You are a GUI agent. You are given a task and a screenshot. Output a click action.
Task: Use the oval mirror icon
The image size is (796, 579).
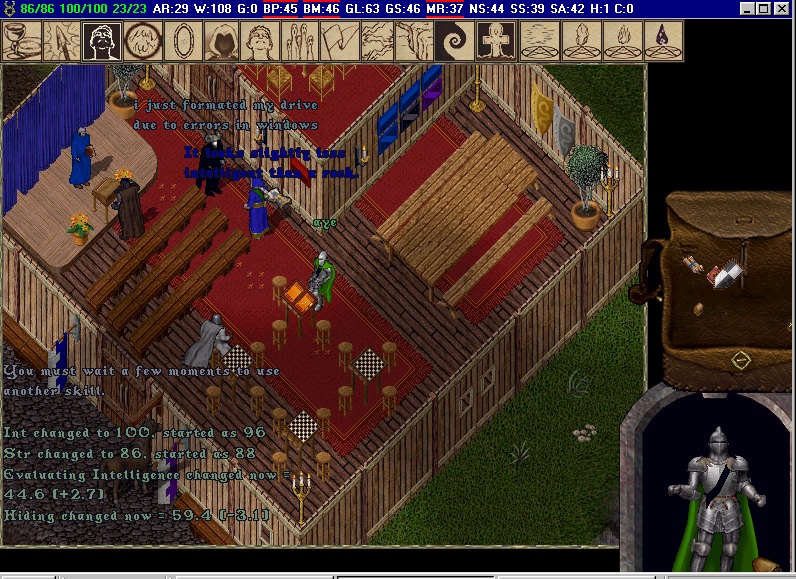pos(182,41)
